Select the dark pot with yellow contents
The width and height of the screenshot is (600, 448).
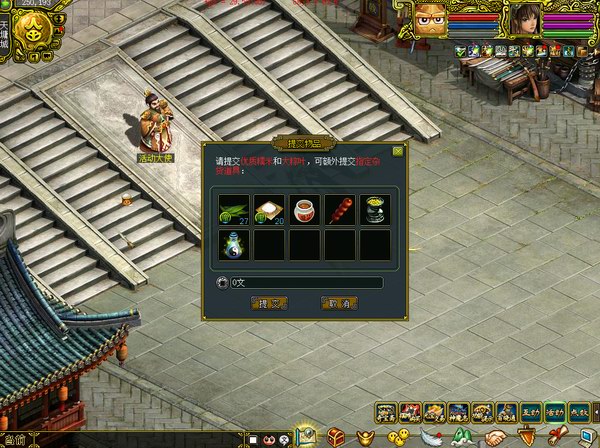375,209
